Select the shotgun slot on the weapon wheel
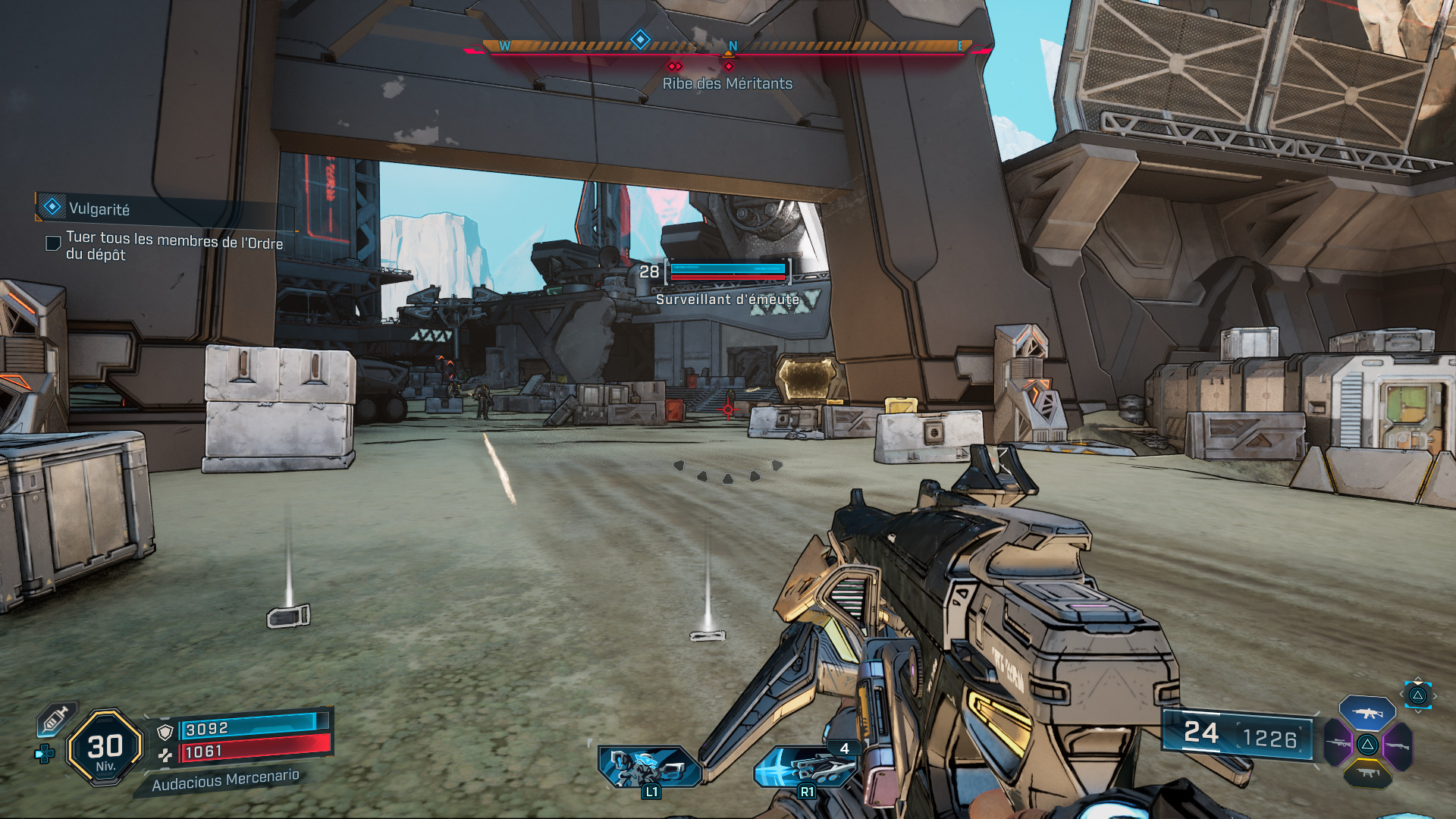This screenshot has height=819, width=1456. pyautogui.click(x=1398, y=745)
